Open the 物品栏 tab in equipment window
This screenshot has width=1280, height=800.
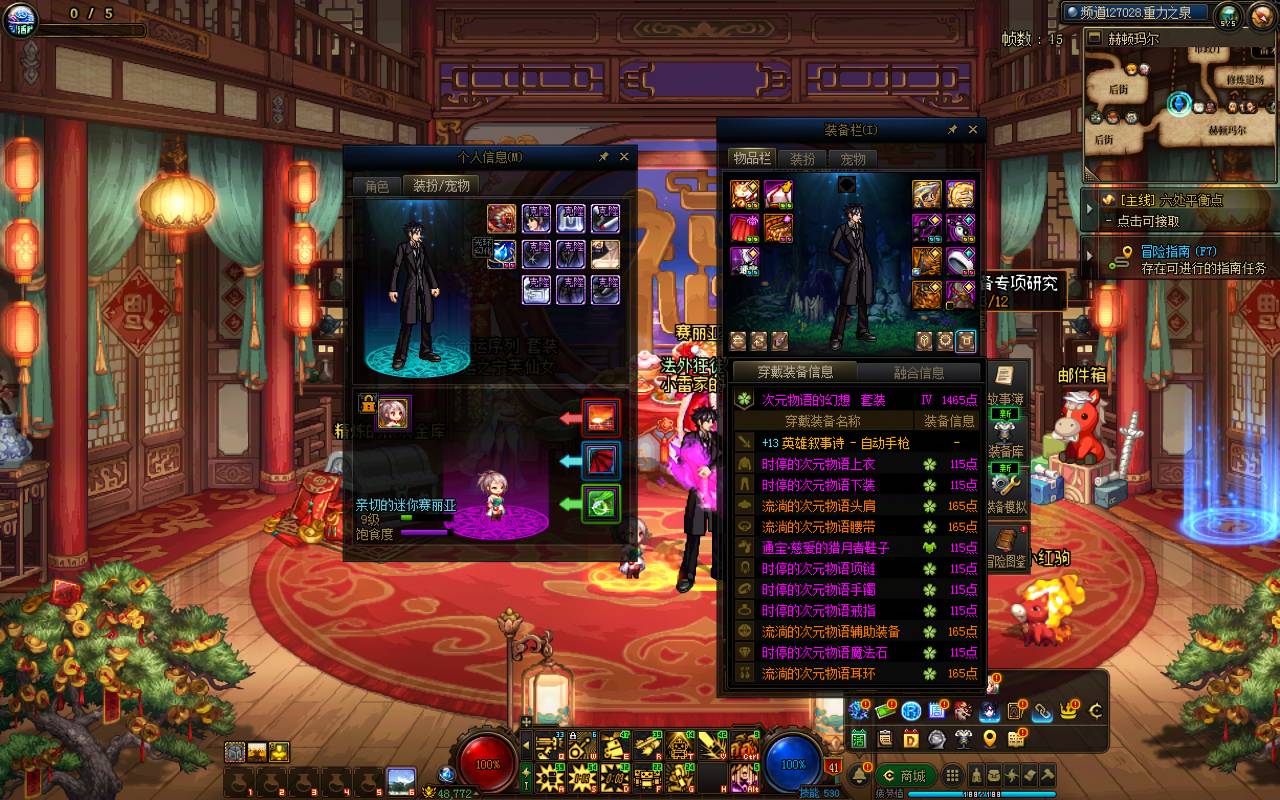pos(751,159)
